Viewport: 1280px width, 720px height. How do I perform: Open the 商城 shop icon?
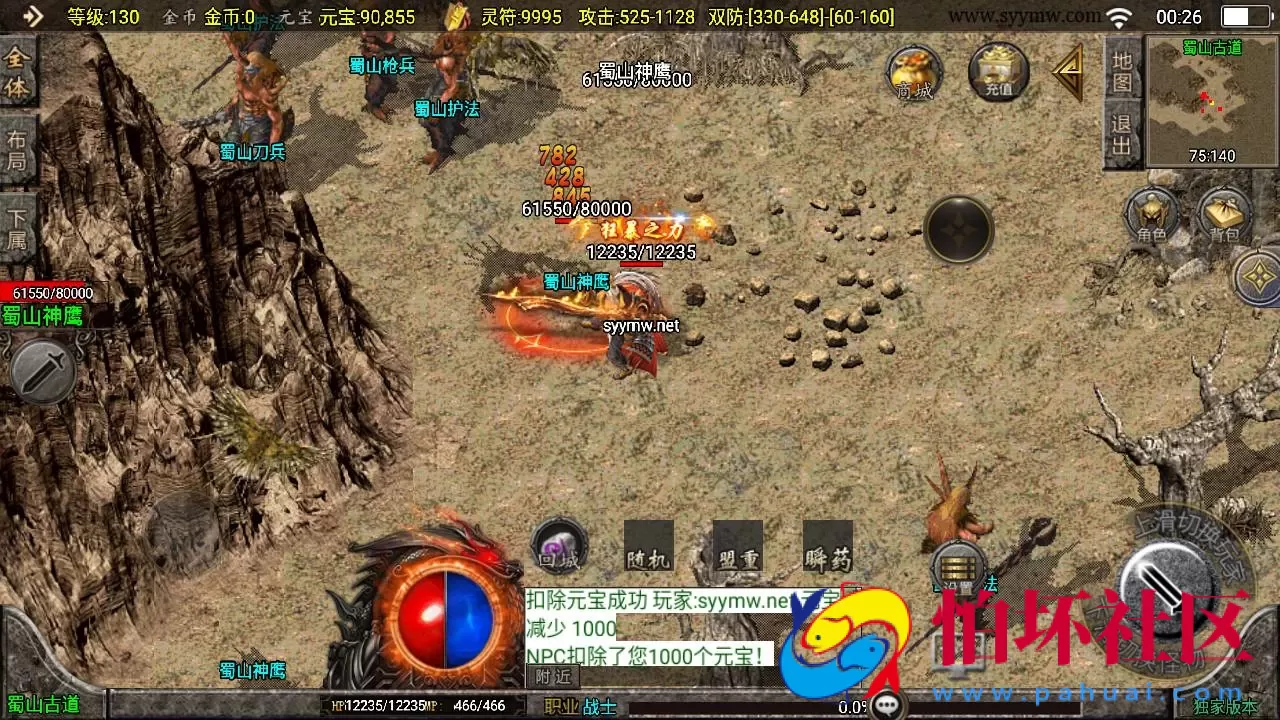(913, 73)
